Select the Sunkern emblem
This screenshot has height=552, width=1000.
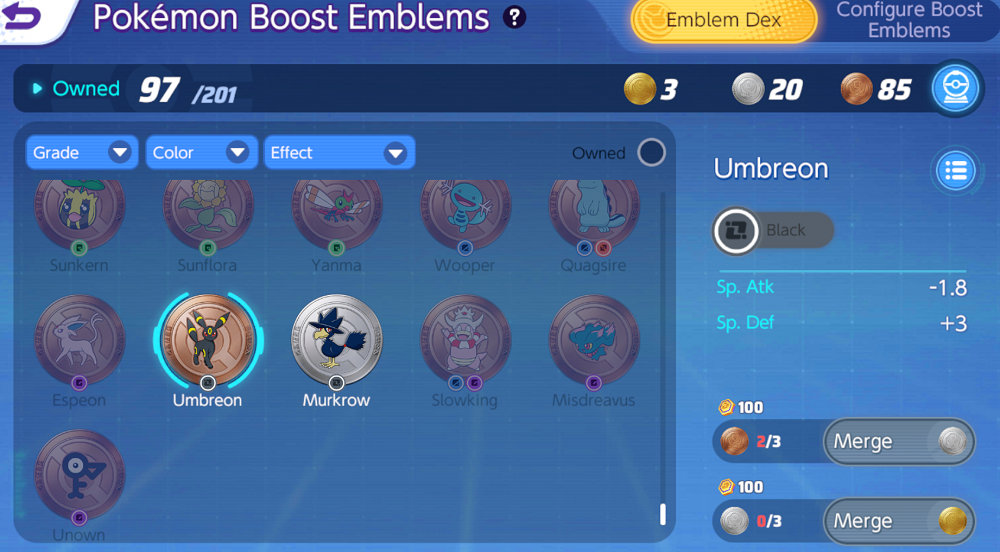[x=80, y=215]
